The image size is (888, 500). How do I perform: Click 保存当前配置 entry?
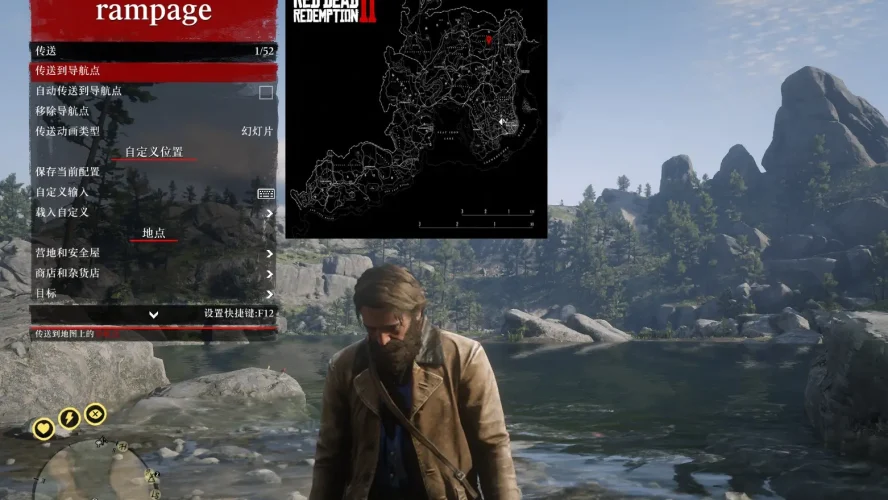click(x=153, y=172)
